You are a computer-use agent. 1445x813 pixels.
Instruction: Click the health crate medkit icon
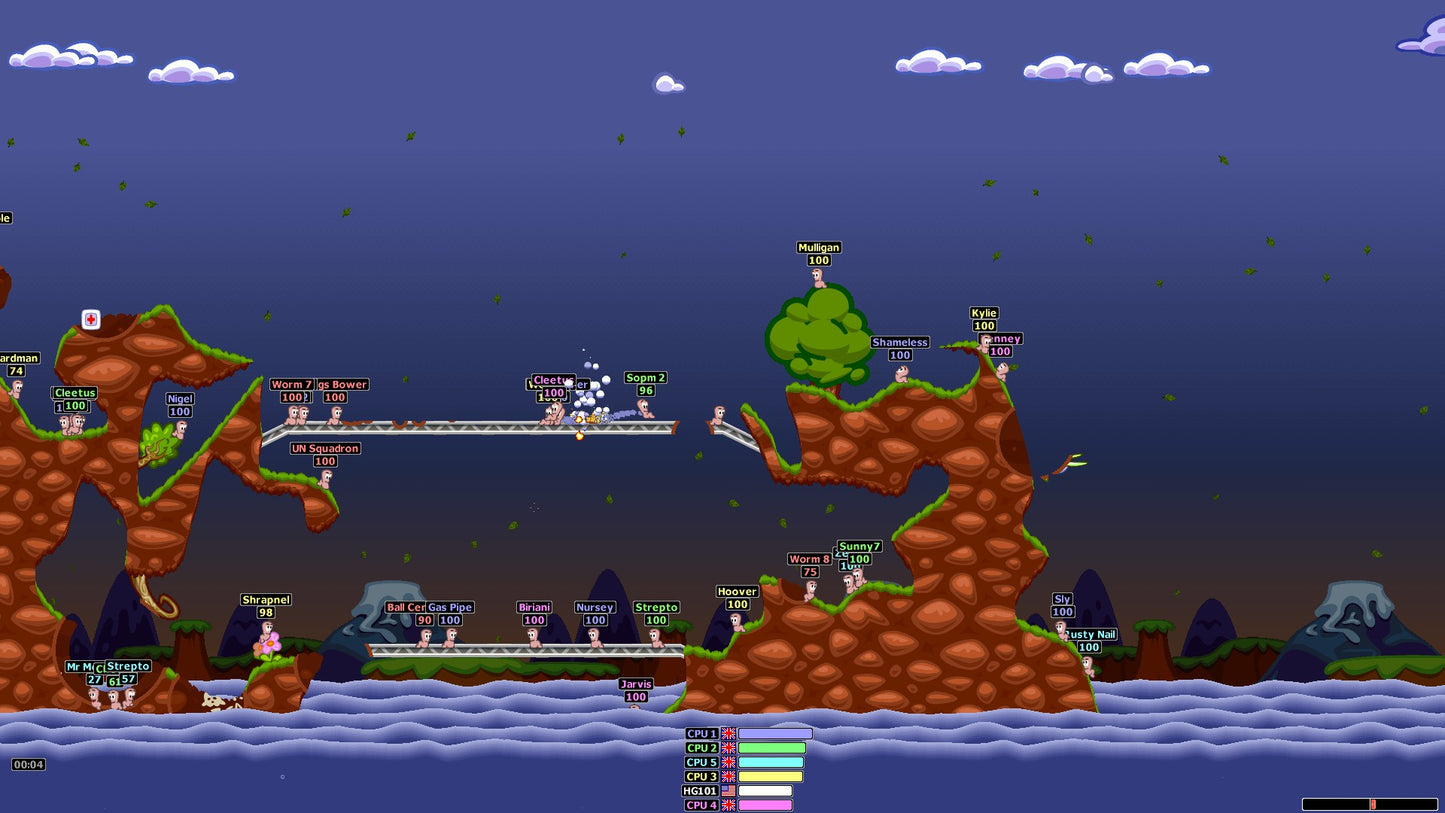[x=91, y=319]
